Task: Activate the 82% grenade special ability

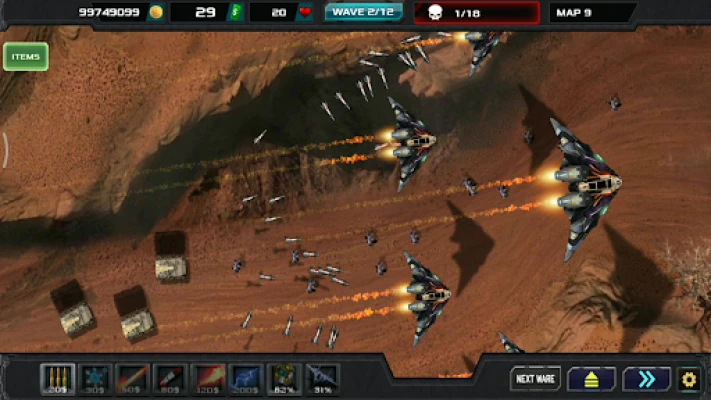Action: [285, 378]
